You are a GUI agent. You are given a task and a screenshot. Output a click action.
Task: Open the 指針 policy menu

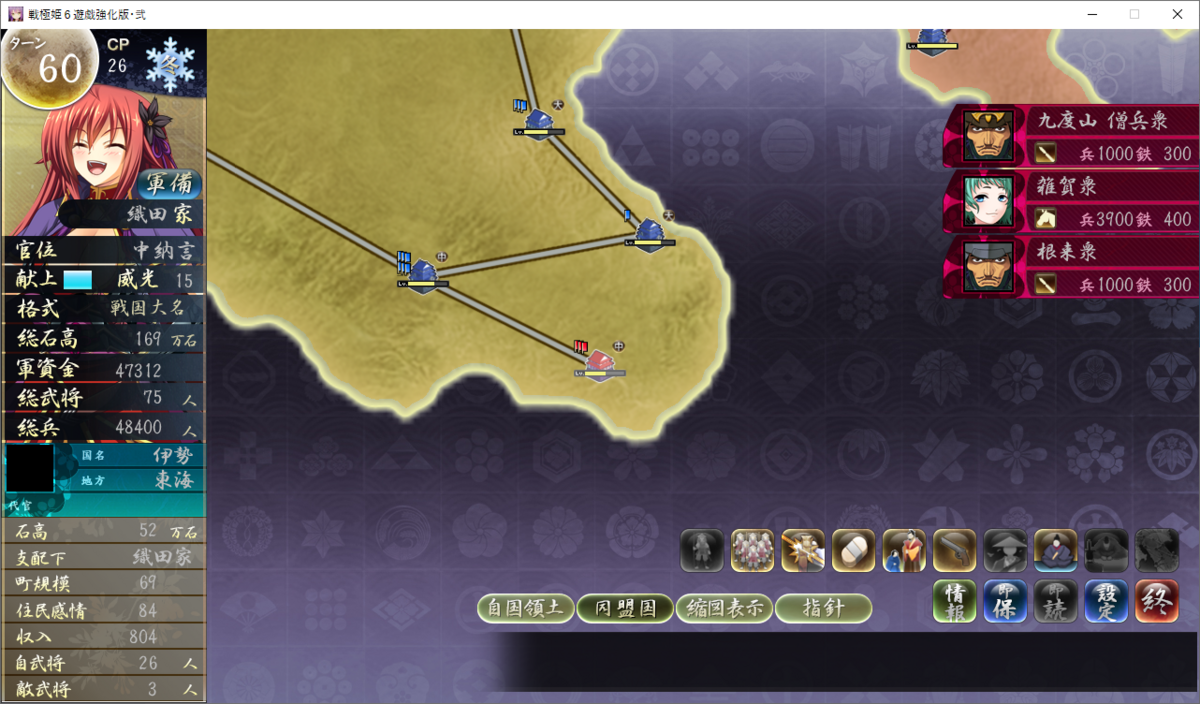point(823,608)
